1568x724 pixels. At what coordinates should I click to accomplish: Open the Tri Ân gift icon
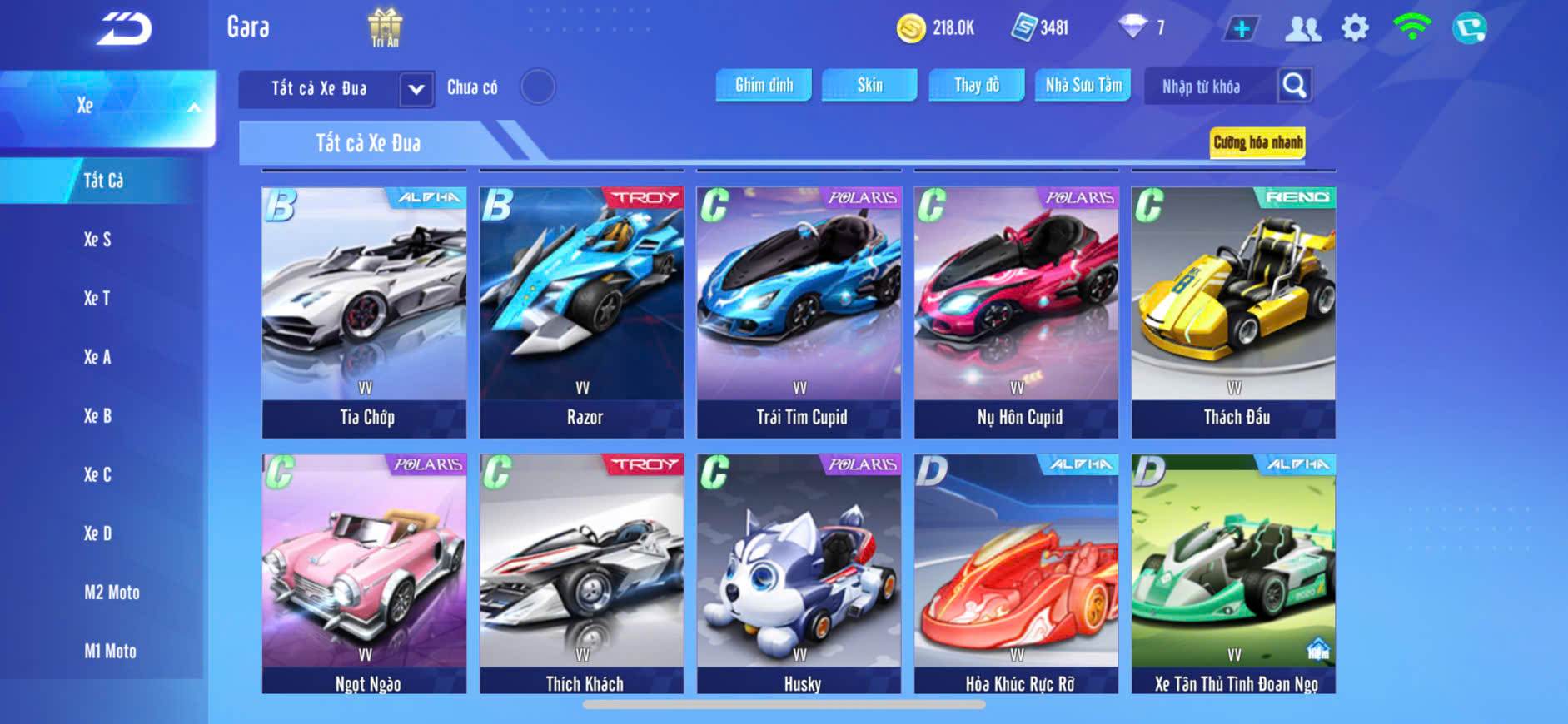385,27
